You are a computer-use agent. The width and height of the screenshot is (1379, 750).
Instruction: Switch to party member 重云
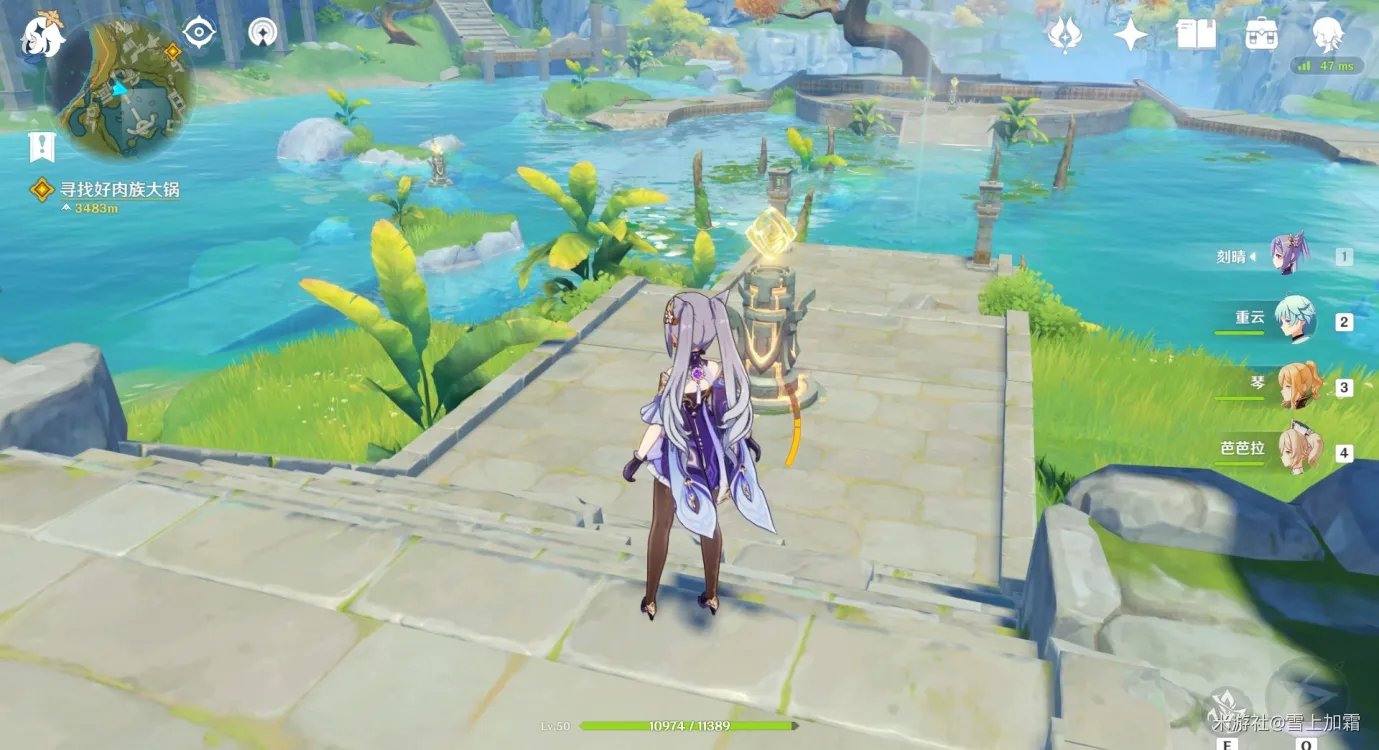pos(1294,320)
